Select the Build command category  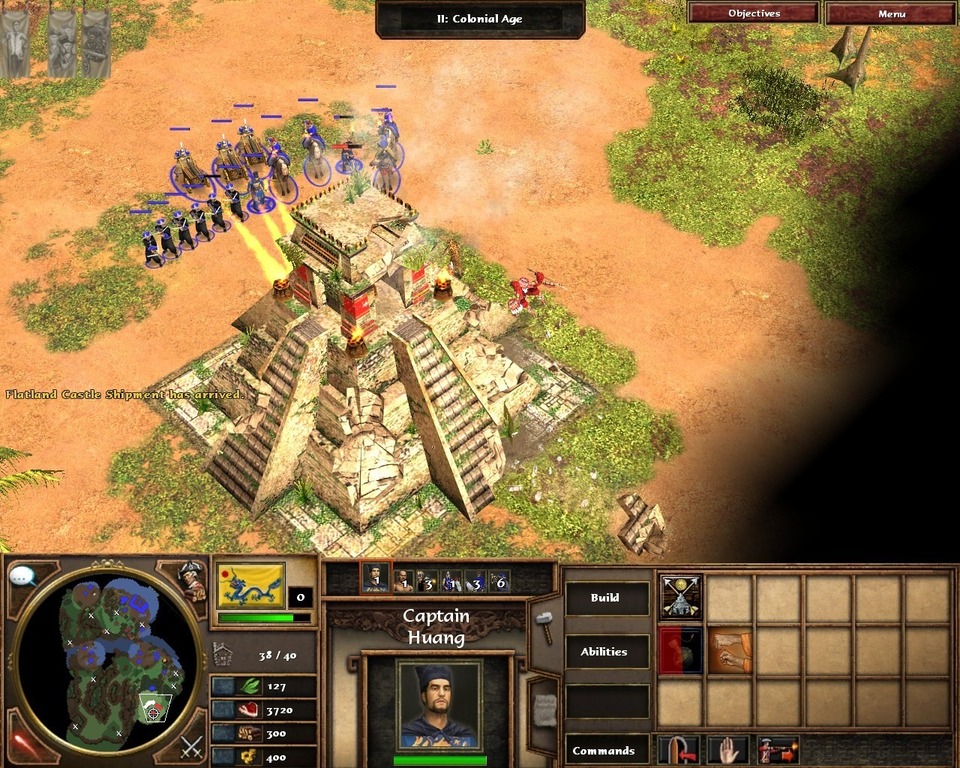[x=606, y=598]
